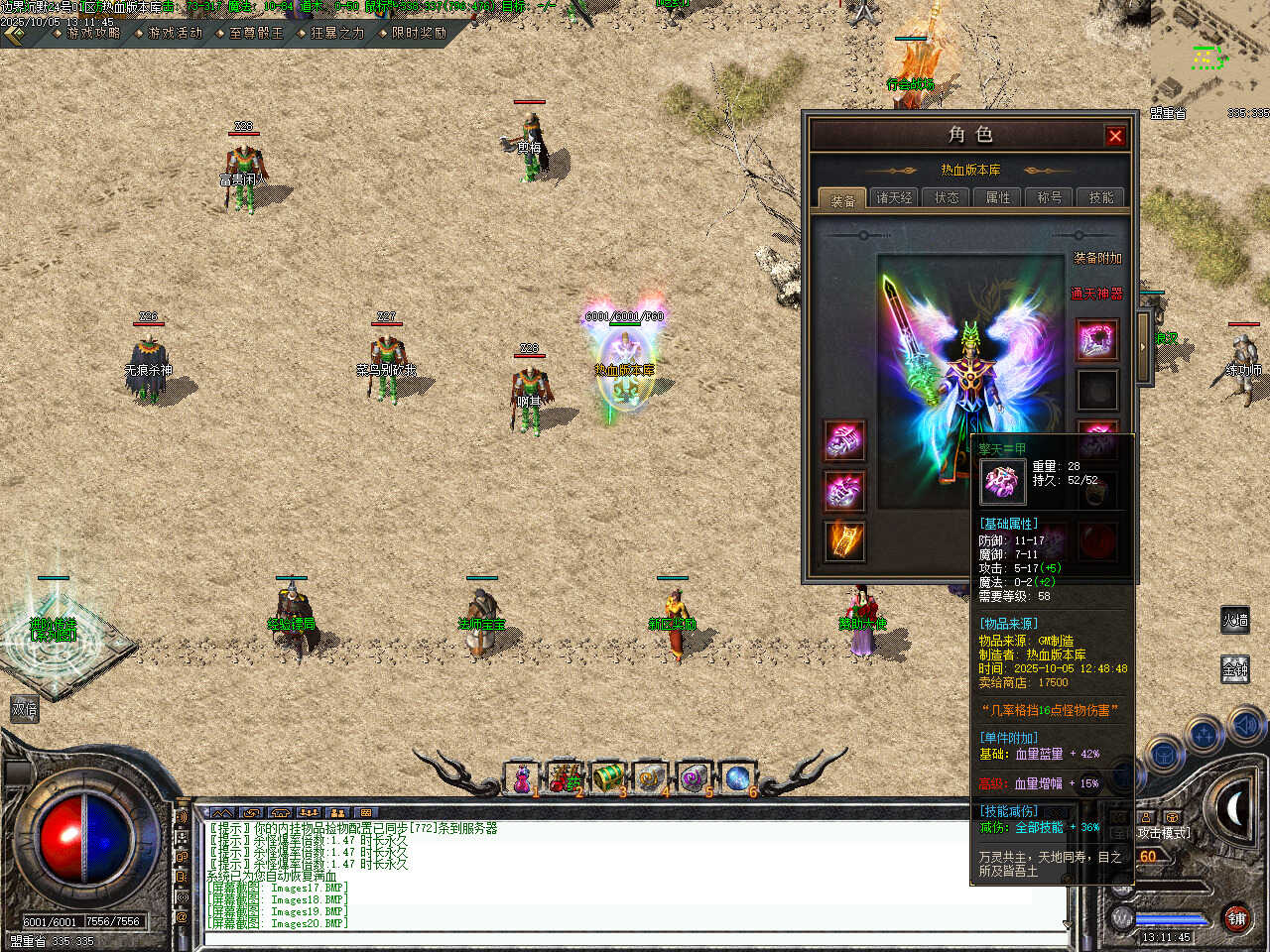Click the 双倍 double bonus icon
This screenshot has width=1270, height=952.
(x=24, y=709)
